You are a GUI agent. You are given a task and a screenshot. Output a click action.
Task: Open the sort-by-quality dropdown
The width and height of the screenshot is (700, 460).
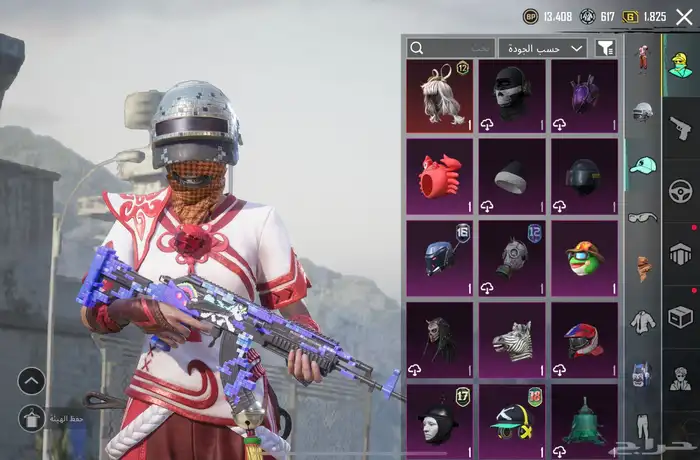tap(556, 48)
